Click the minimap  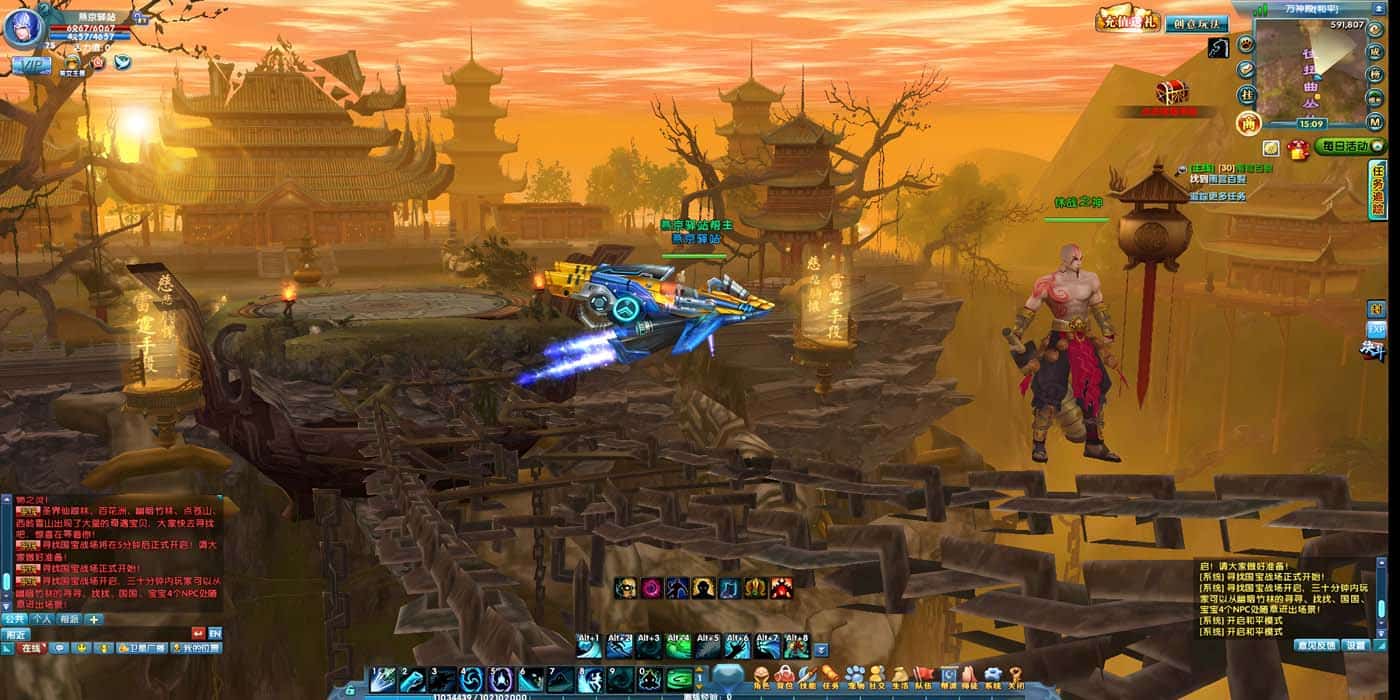1310,70
